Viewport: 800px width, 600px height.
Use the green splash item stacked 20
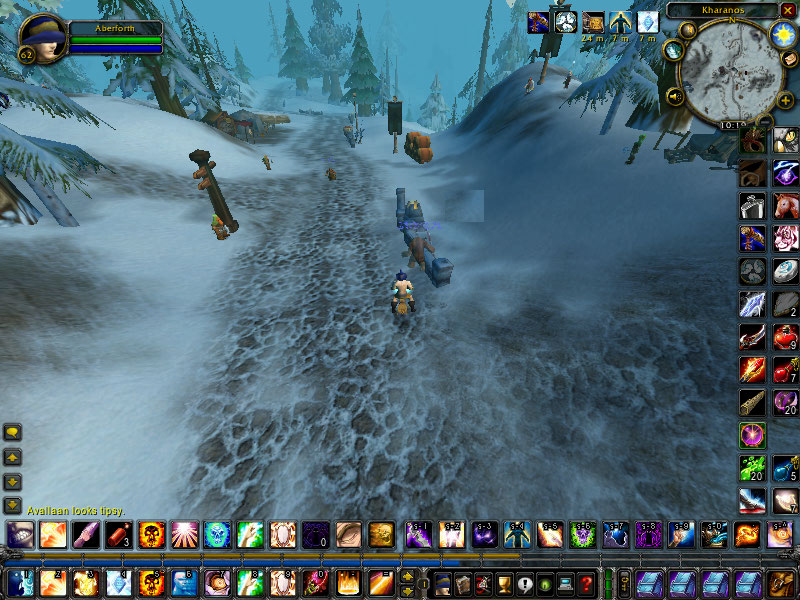pos(752,468)
